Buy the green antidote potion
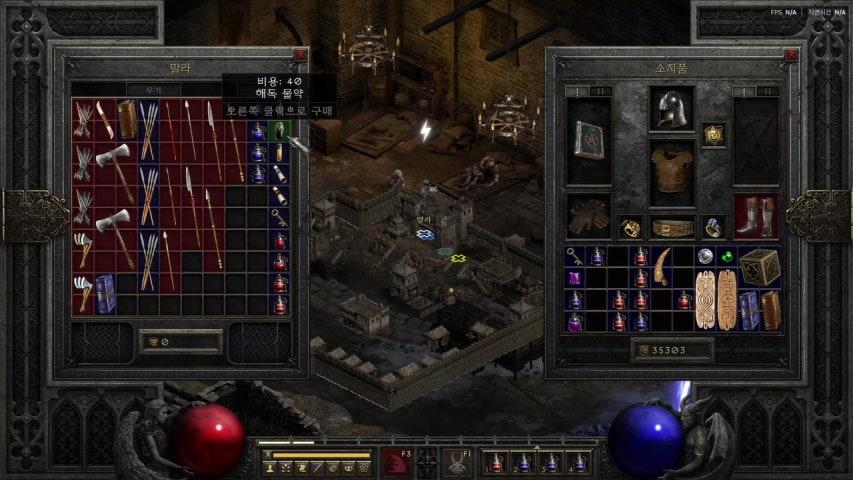The width and height of the screenshot is (853, 480). [x=281, y=131]
